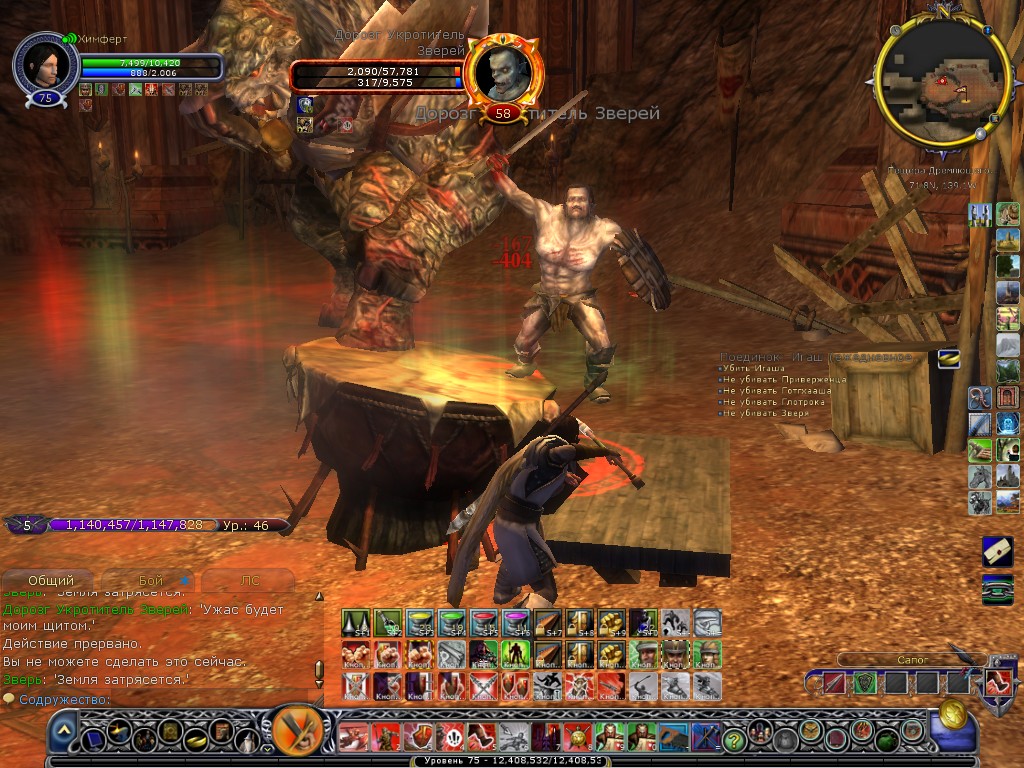
Task: Switch to the Общий chat tab
Action: point(50,580)
